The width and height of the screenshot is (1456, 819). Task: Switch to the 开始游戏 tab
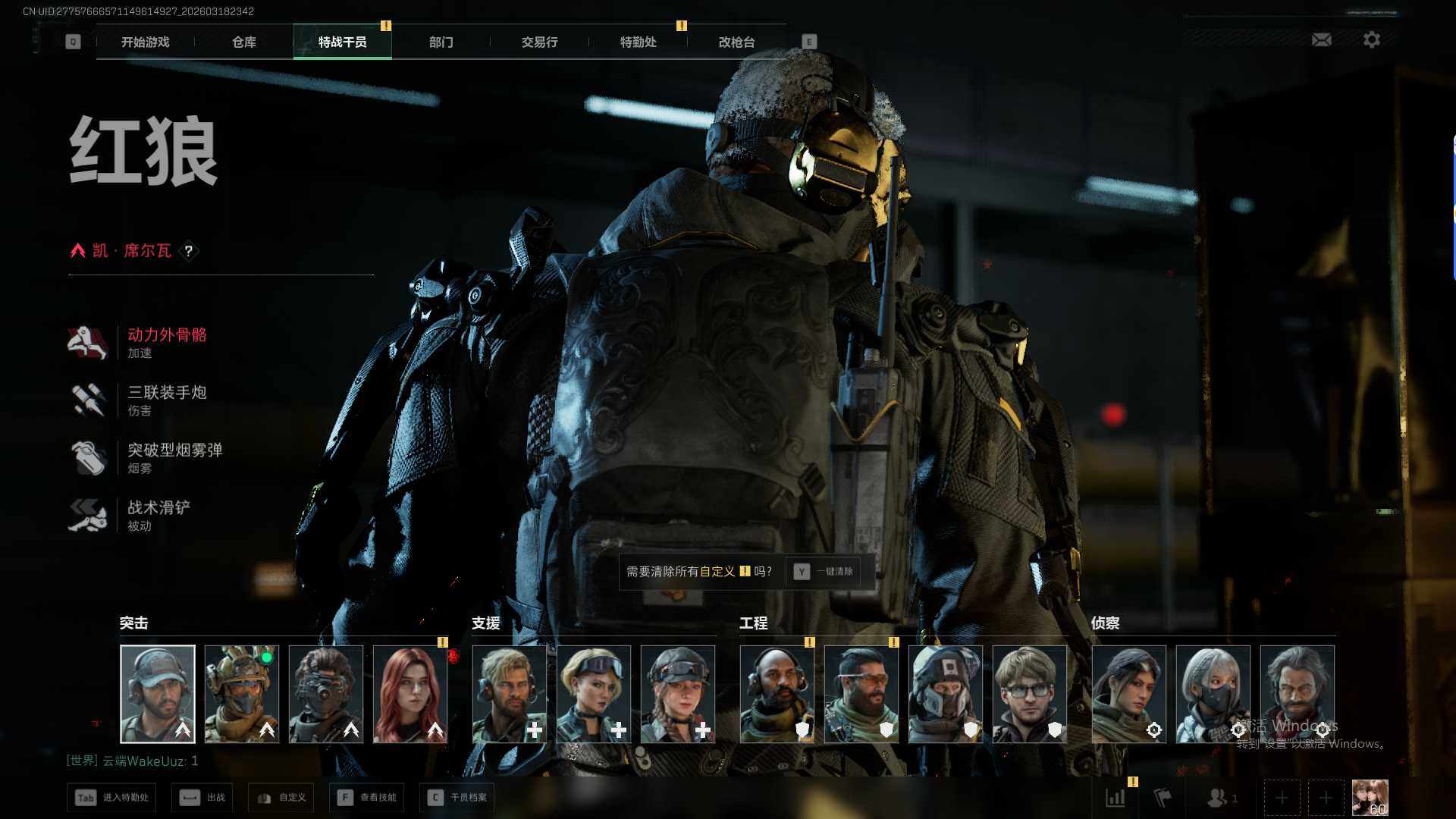click(145, 42)
